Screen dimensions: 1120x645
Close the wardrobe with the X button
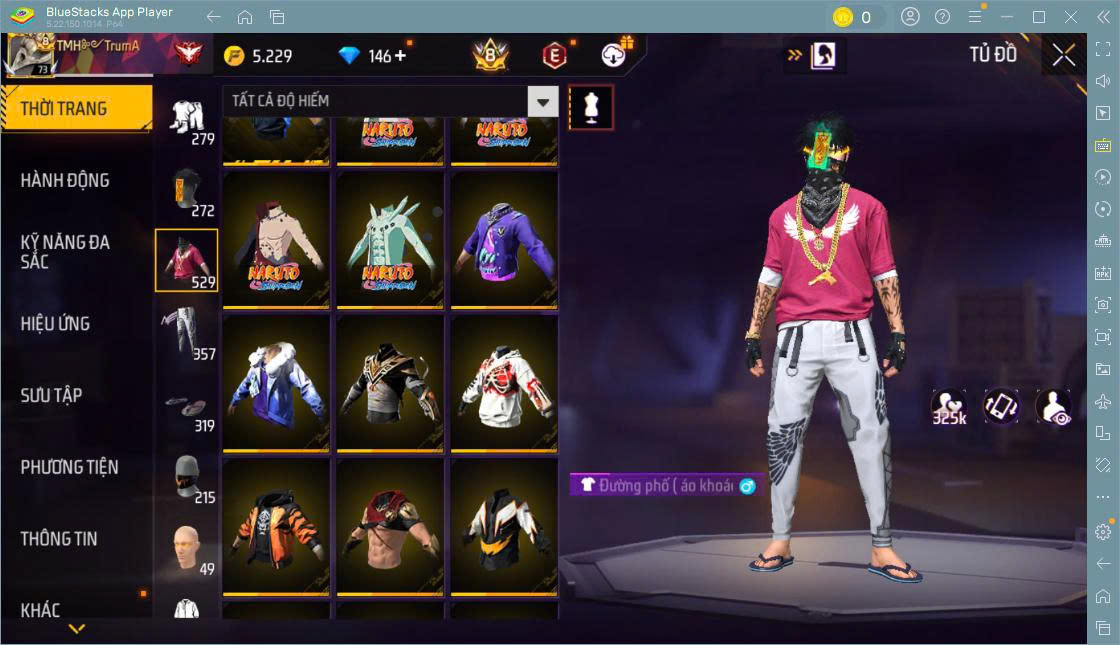(x=1063, y=56)
